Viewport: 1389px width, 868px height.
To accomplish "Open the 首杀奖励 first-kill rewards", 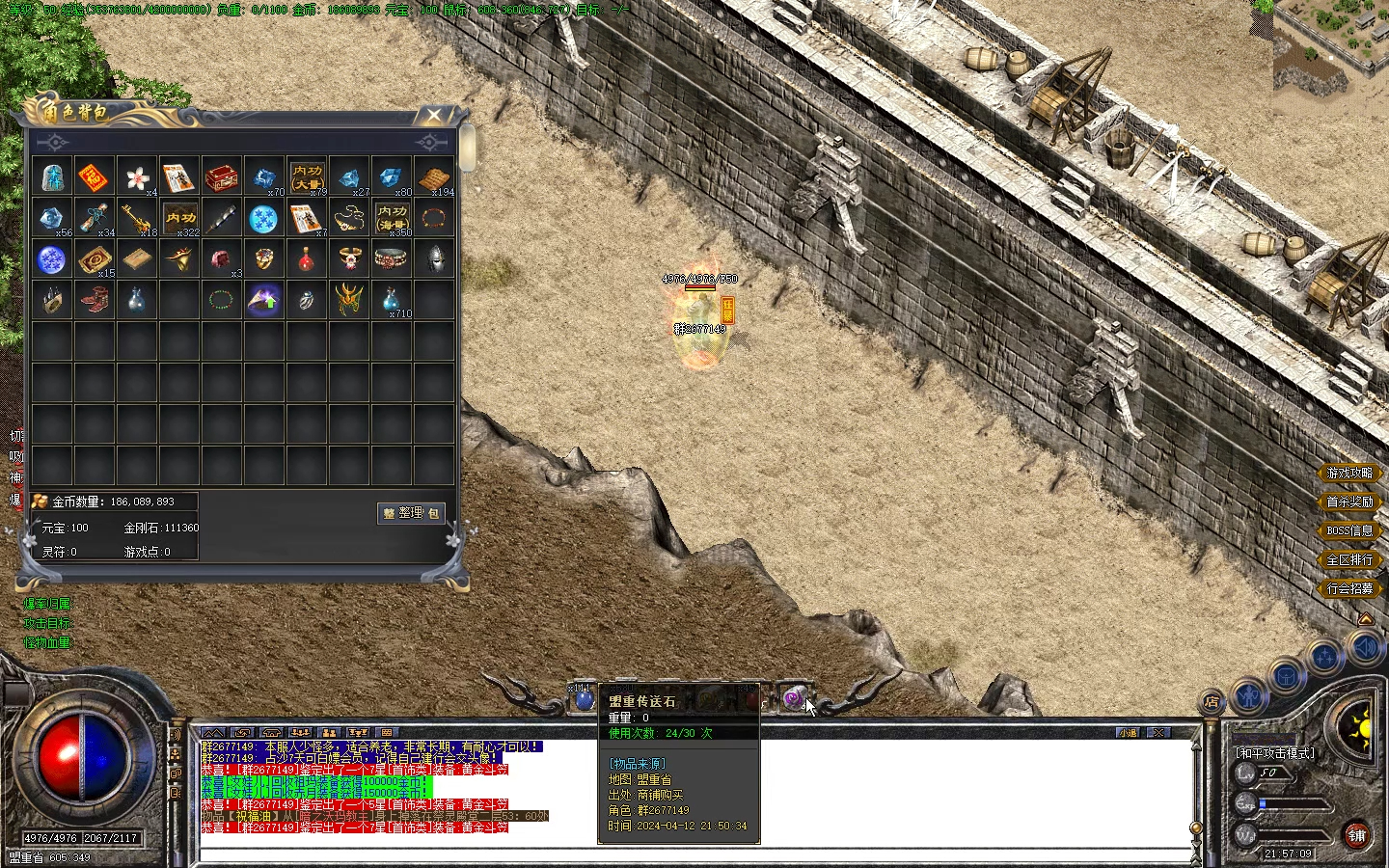I will (x=1348, y=502).
